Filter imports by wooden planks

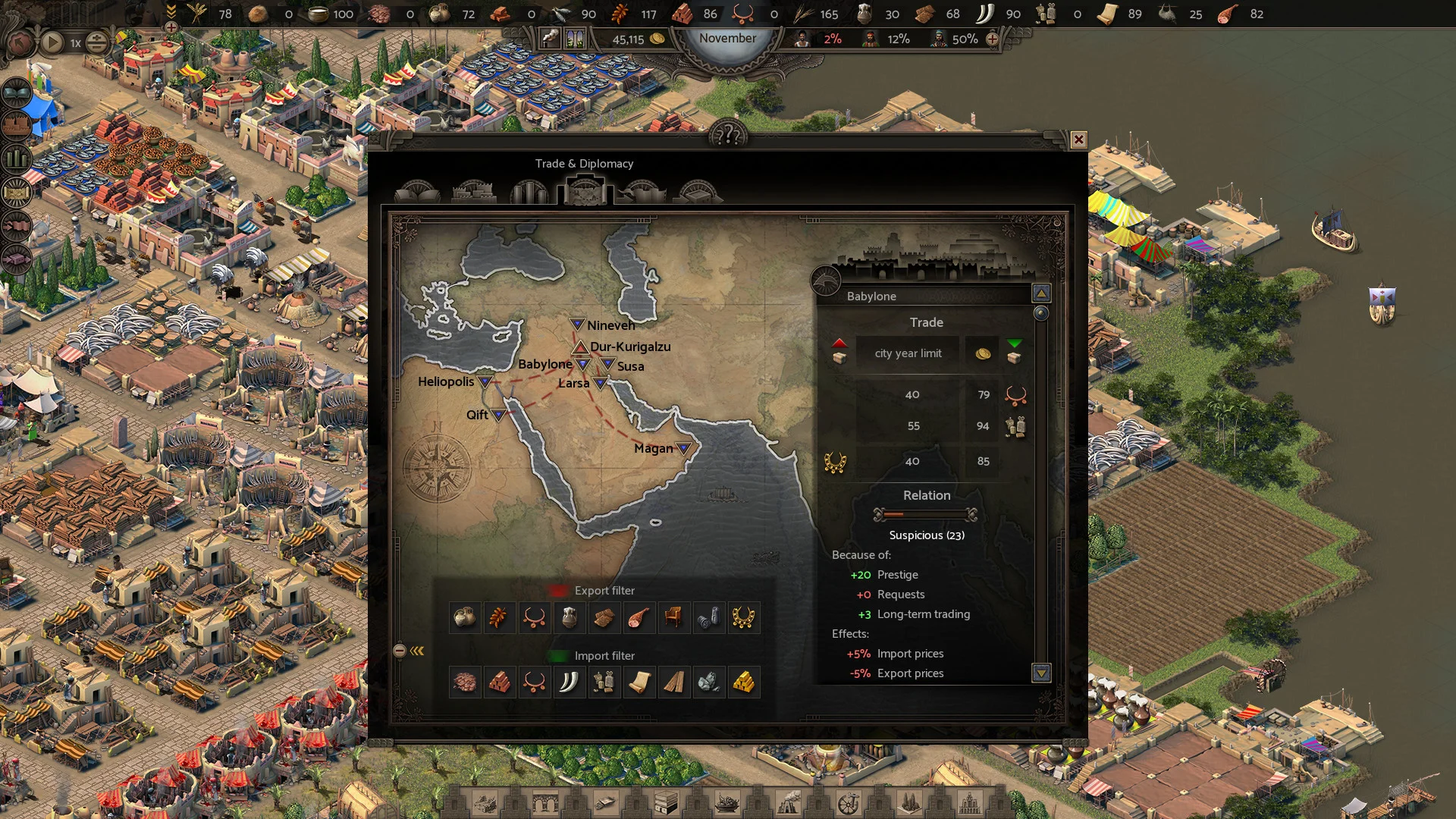pos(673,682)
